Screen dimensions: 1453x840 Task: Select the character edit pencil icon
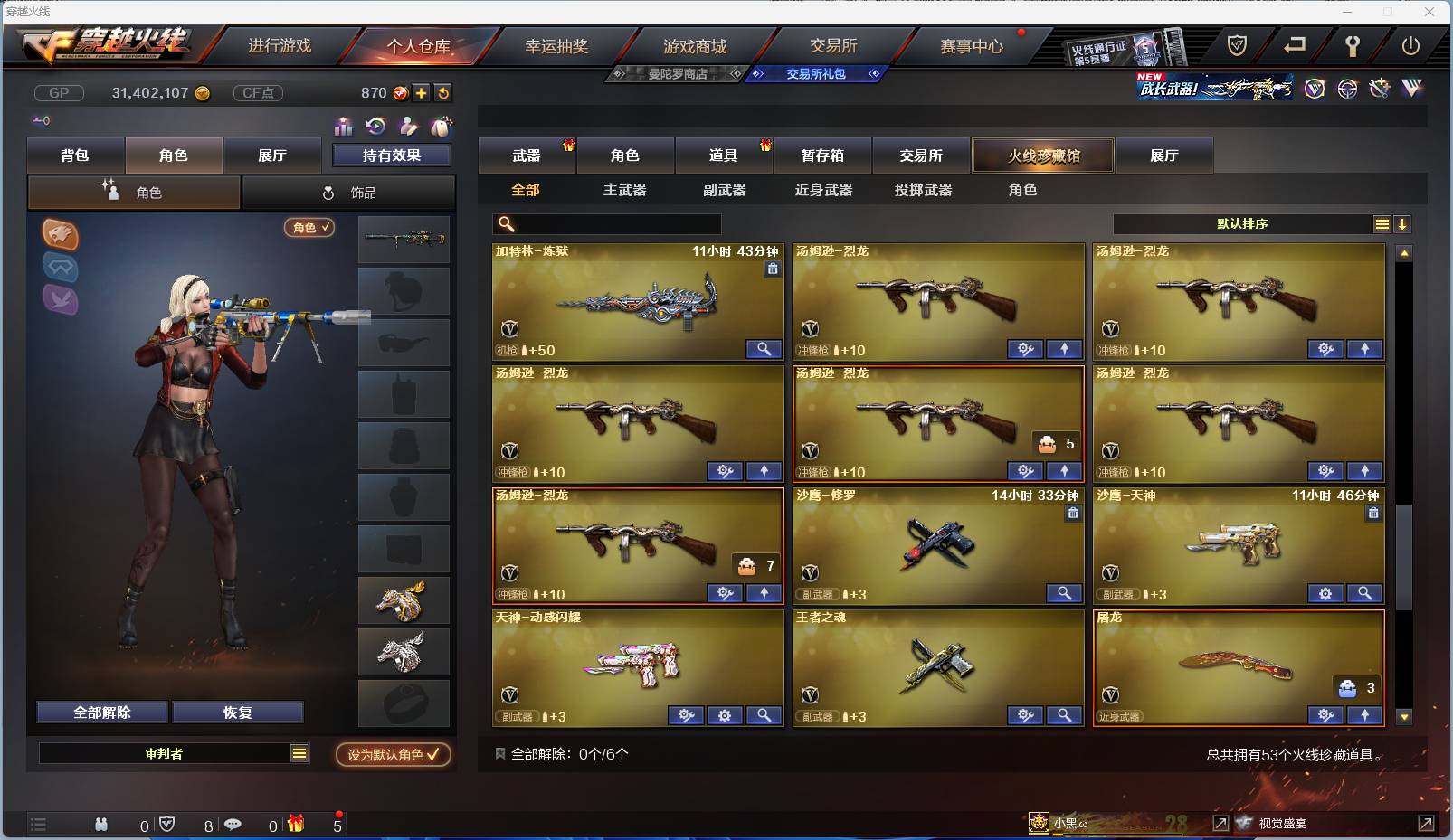[x=409, y=127]
